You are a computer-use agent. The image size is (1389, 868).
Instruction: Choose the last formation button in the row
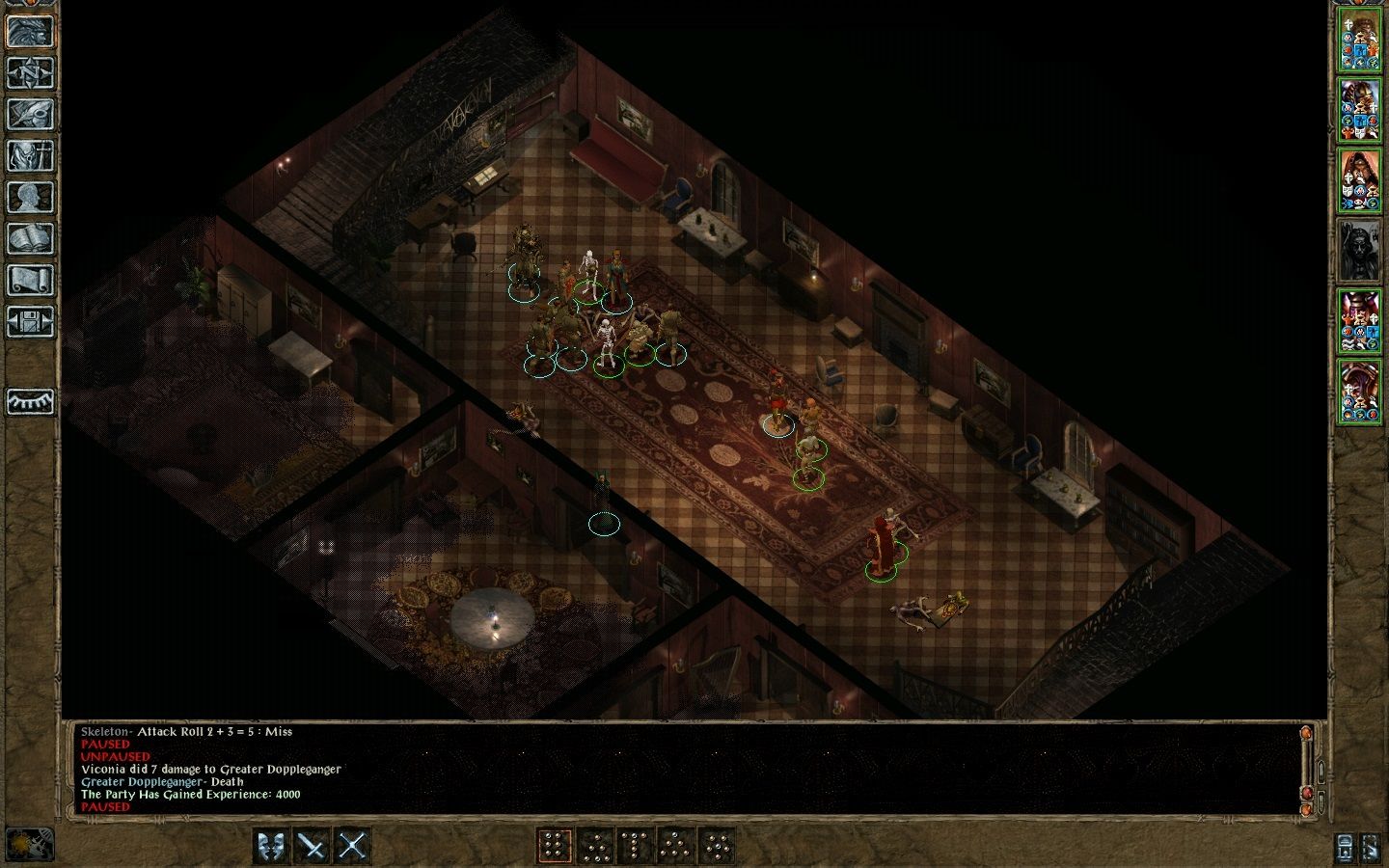[716, 846]
